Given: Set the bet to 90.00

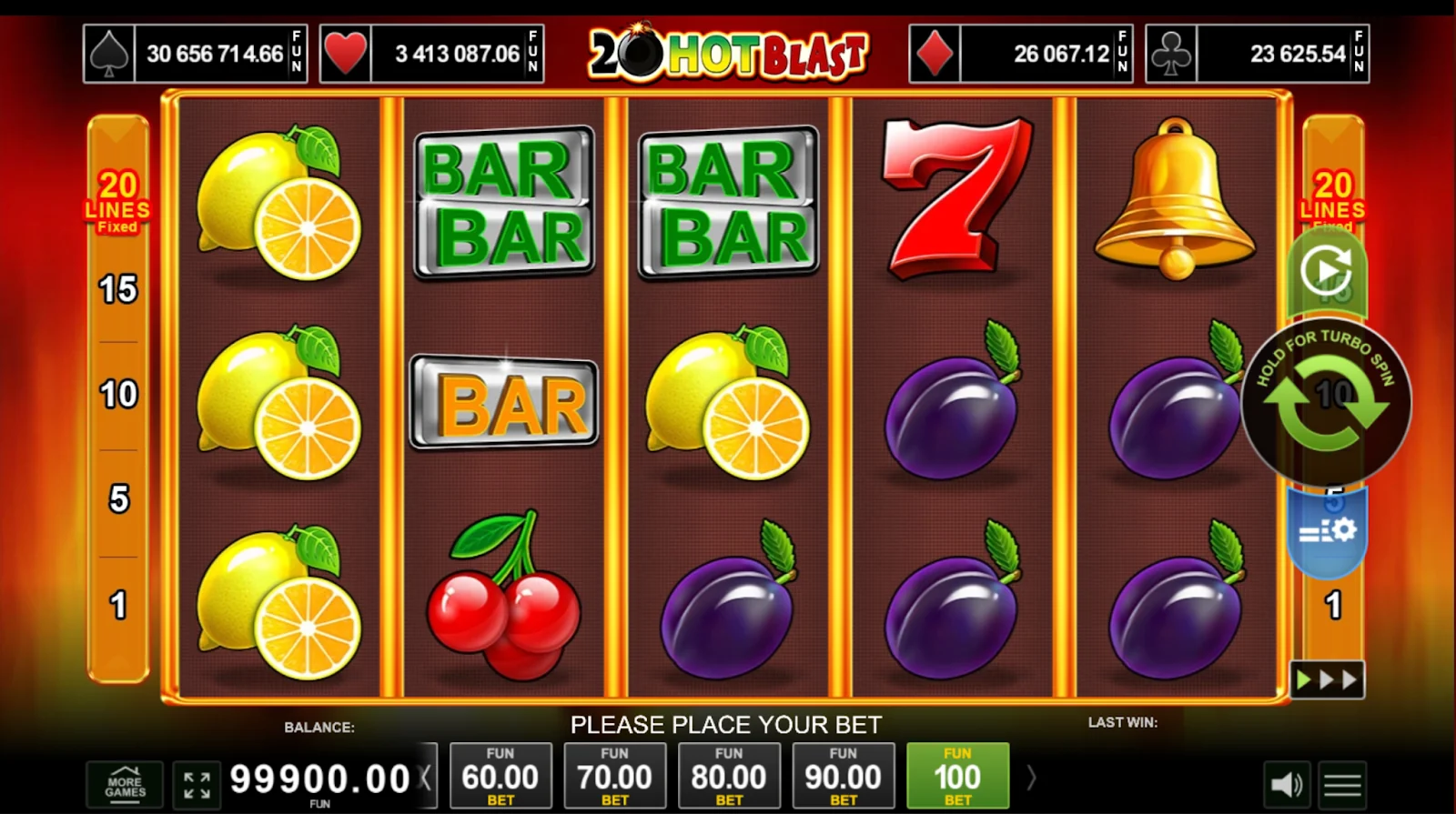Looking at the screenshot, I should (843, 776).
